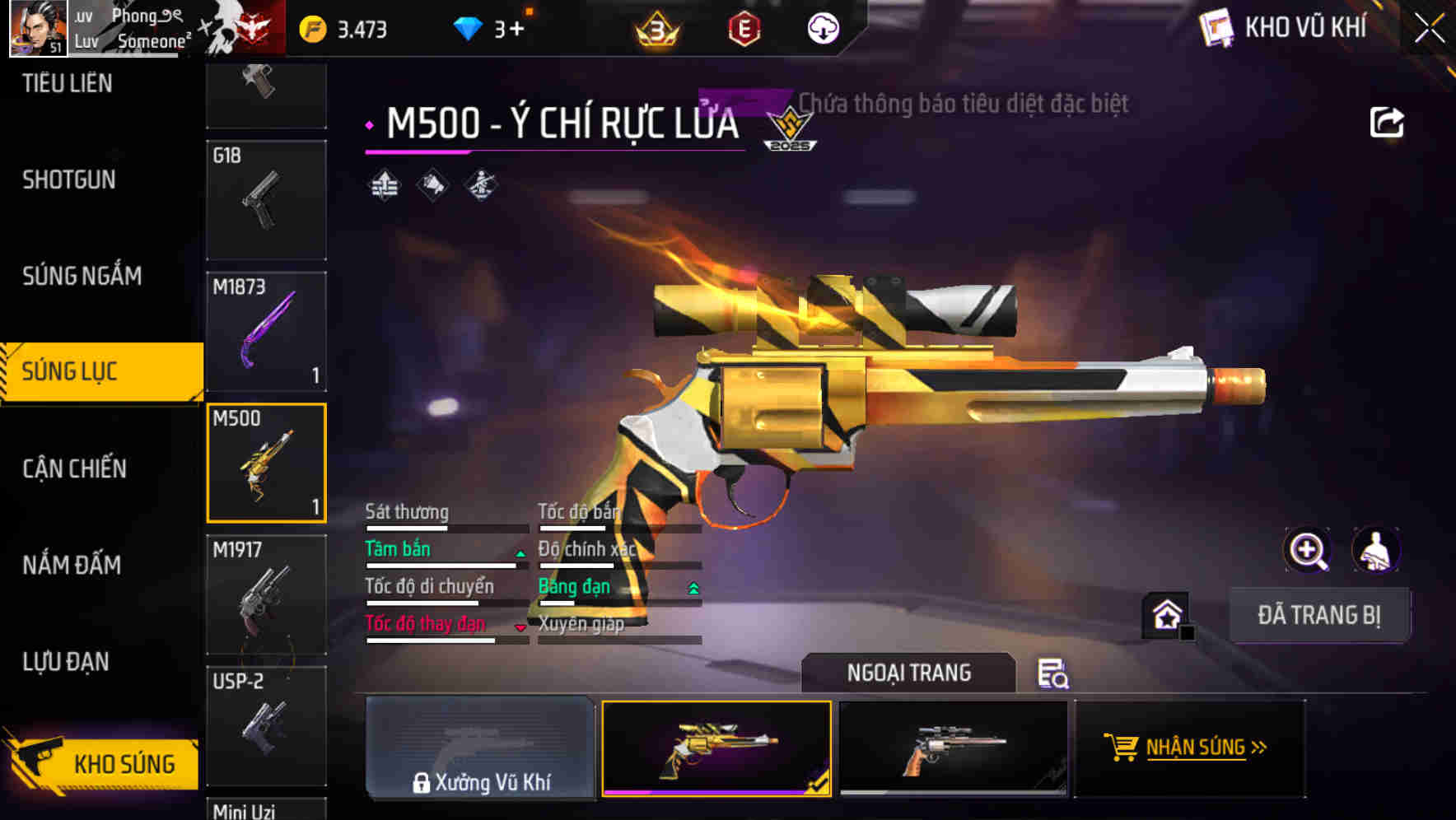The image size is (1456, 820).
Task: Select the home-star loadout icon
Action: click(x=1167, y=614)
